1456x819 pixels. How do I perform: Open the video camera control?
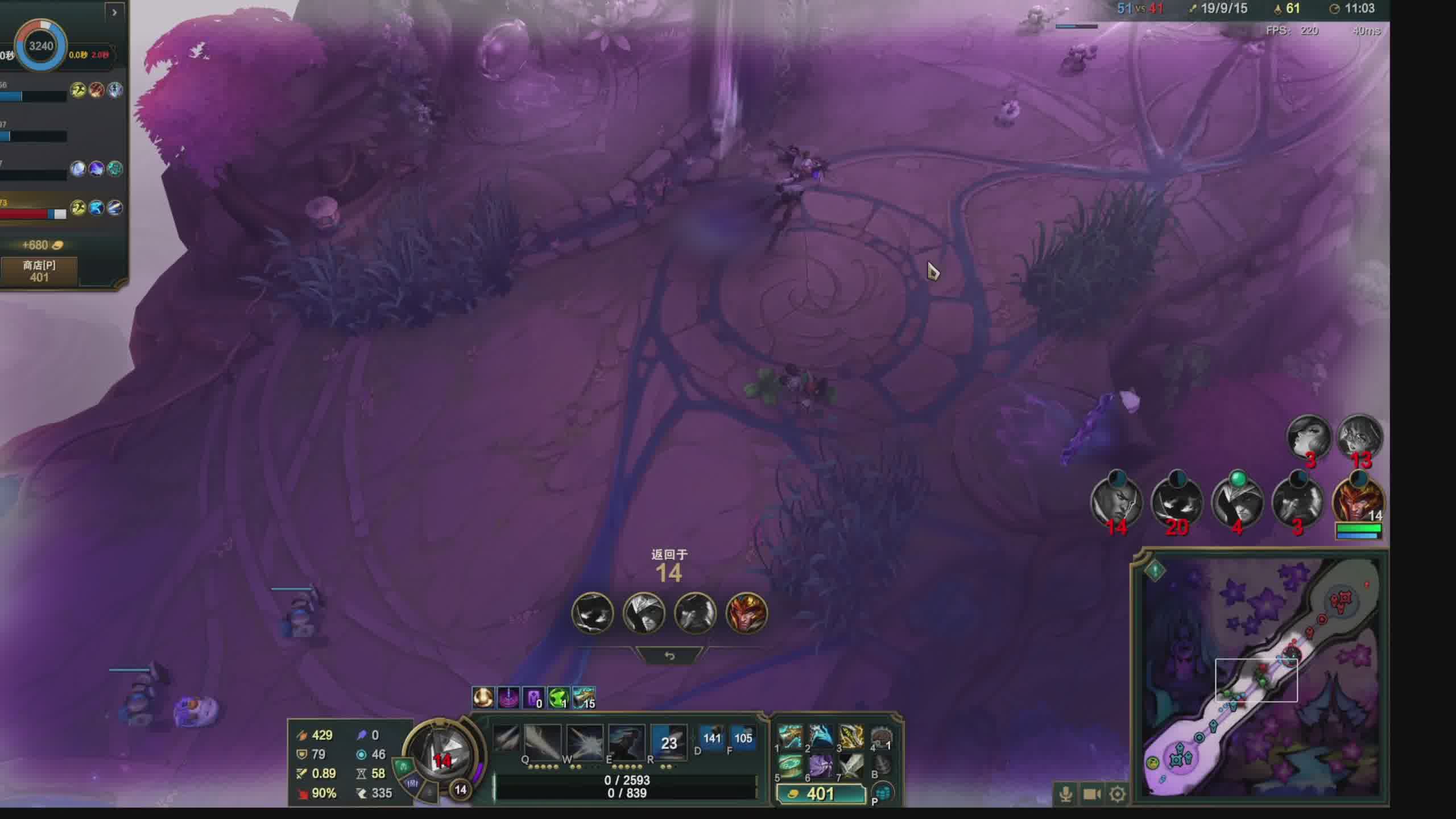1091,794
